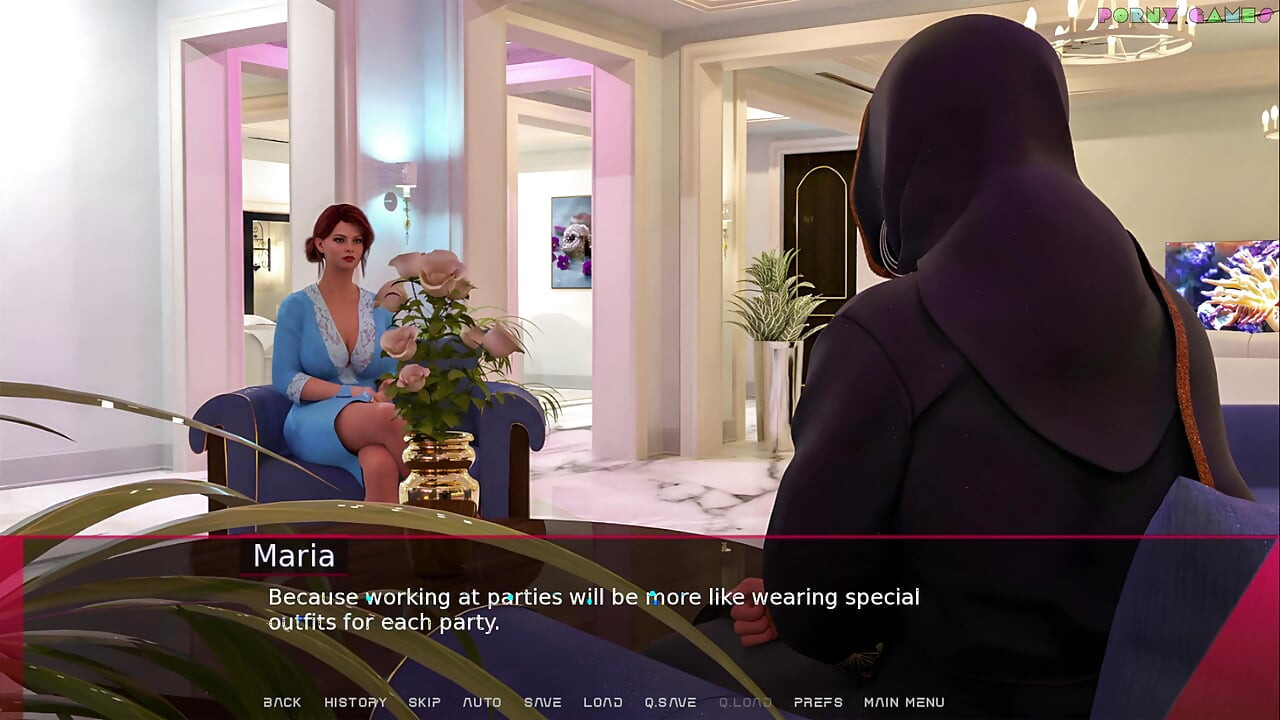Return to the MAIN MENU
The height and width of the screenshot is (720, 1280).
coord(903,702)
